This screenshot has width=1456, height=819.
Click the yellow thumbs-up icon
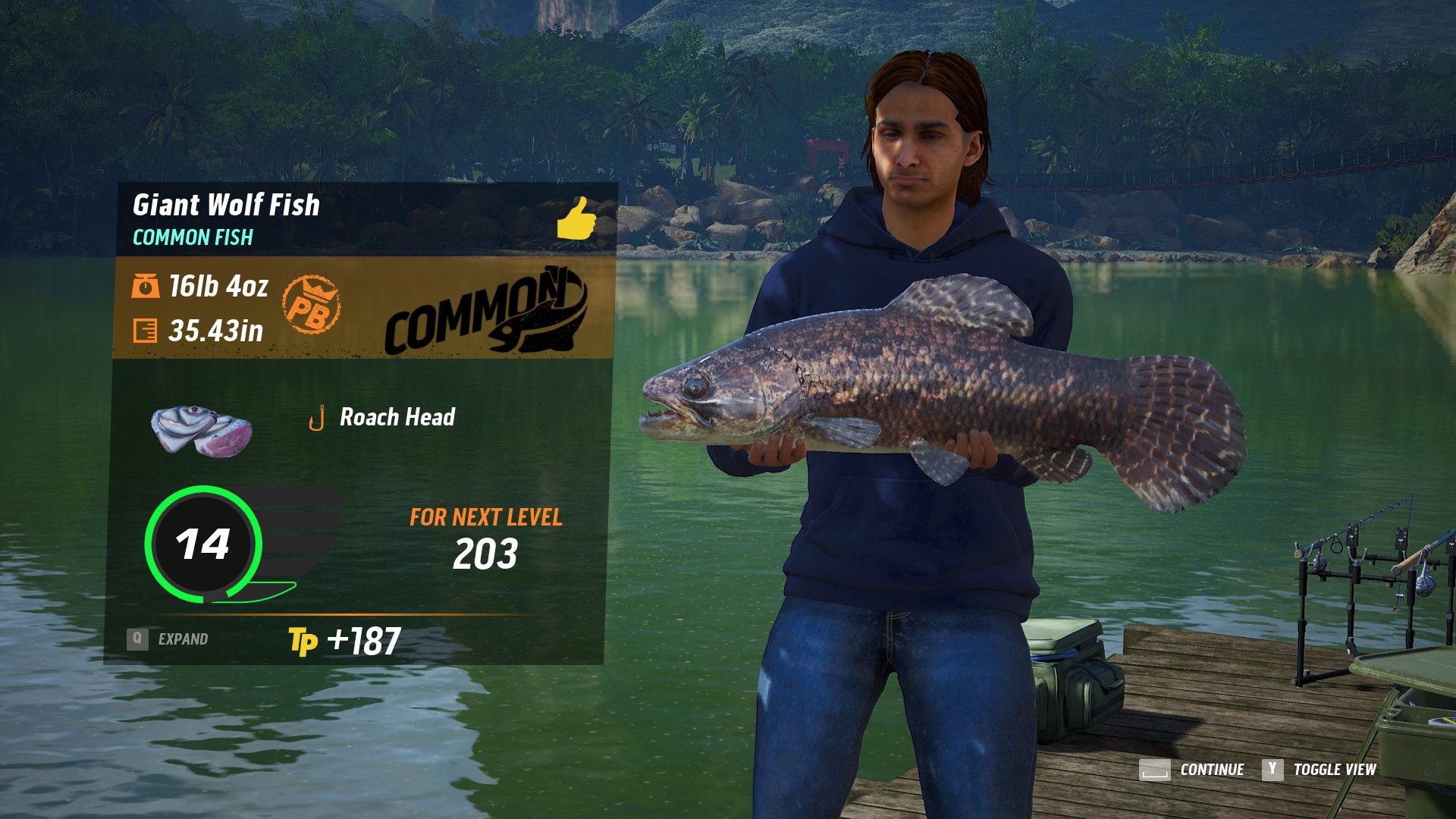pos(576,218)
